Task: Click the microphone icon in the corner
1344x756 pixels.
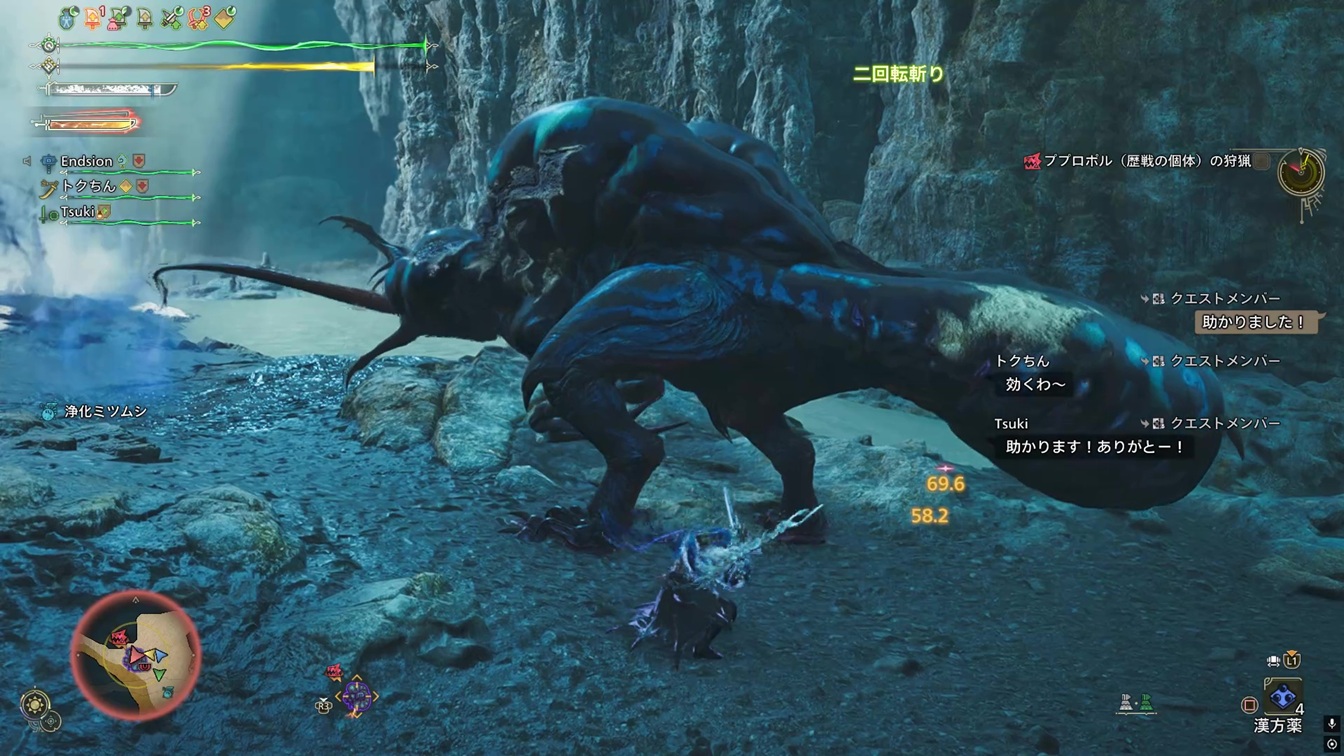Action: [x=1331, y=724]
